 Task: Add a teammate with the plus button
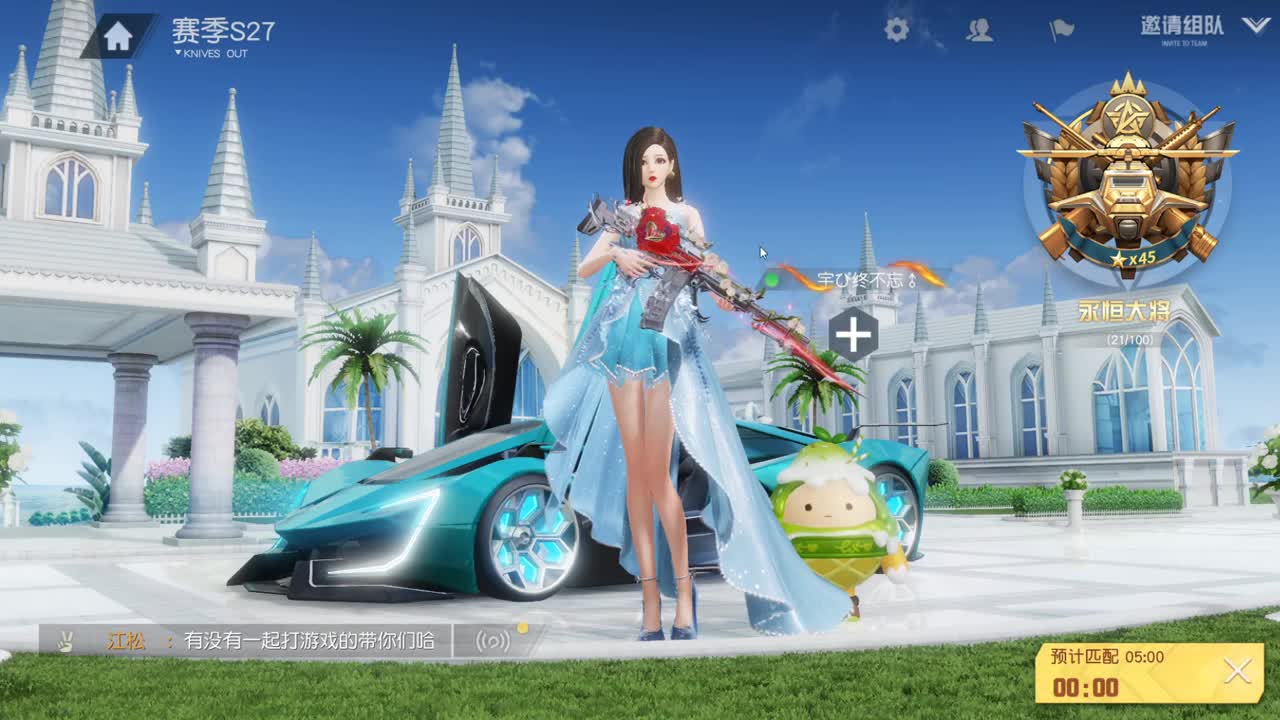[x=852, y=336]
